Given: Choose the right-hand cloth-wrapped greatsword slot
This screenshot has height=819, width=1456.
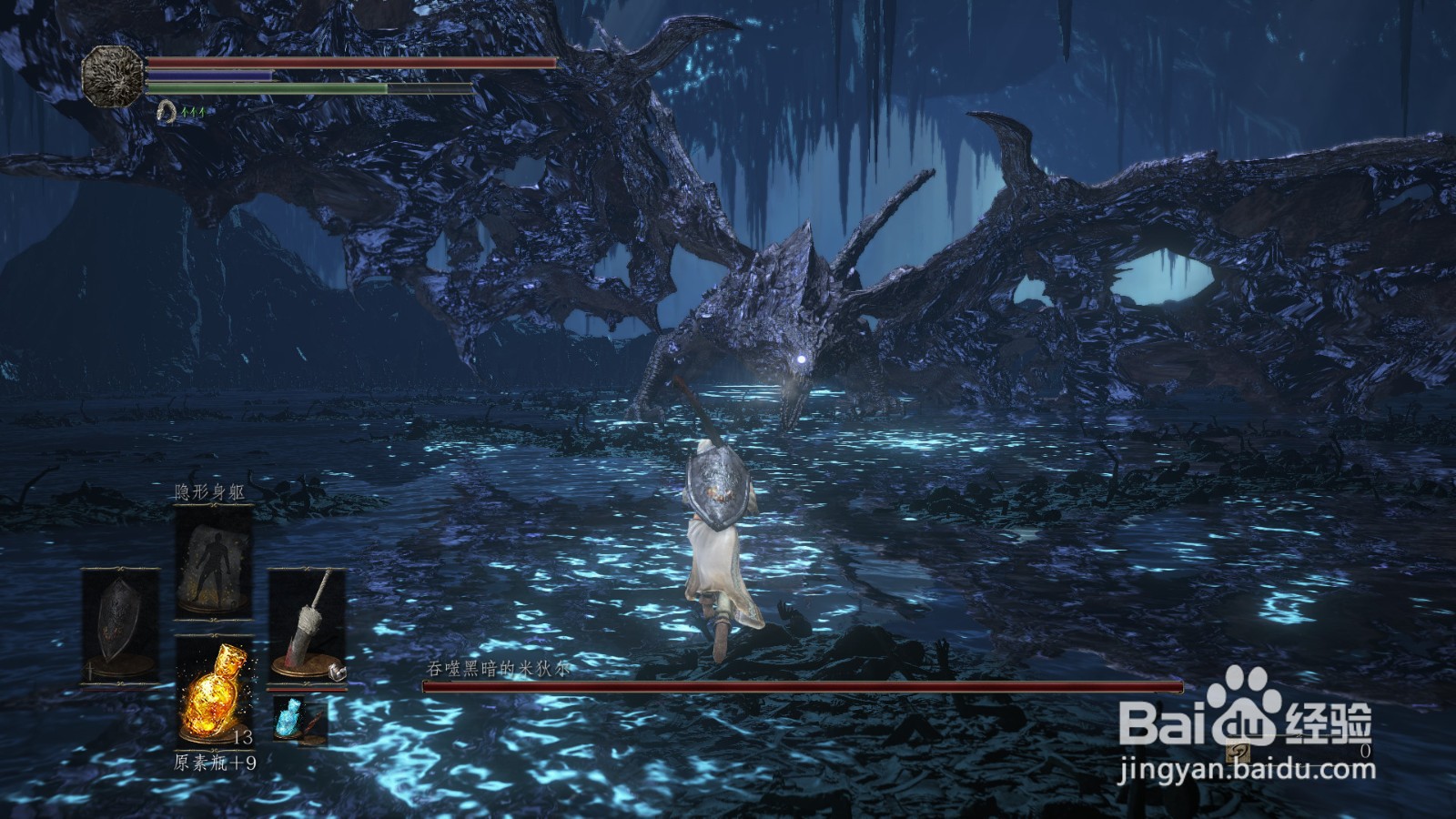Looking at the screenshot, I should (x=307, y=626).
